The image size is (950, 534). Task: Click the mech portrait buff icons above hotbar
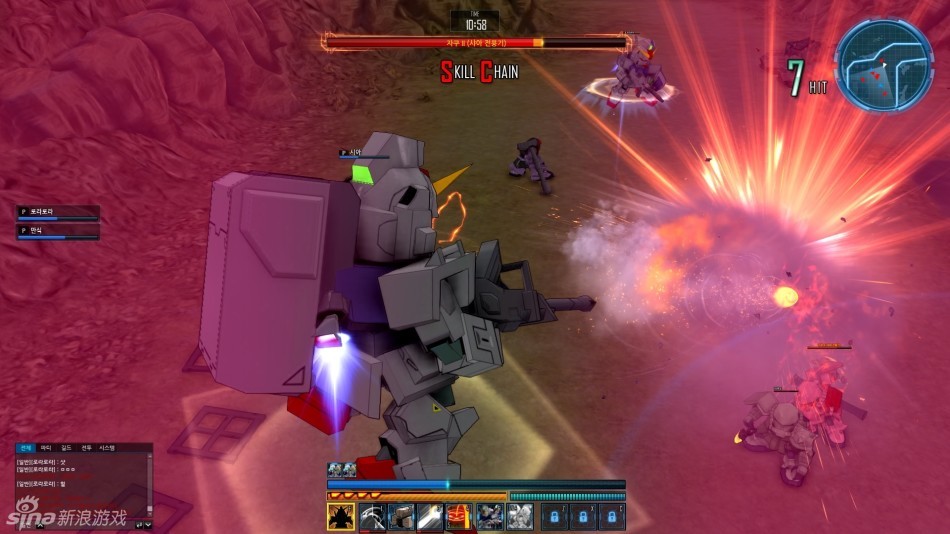342,470
